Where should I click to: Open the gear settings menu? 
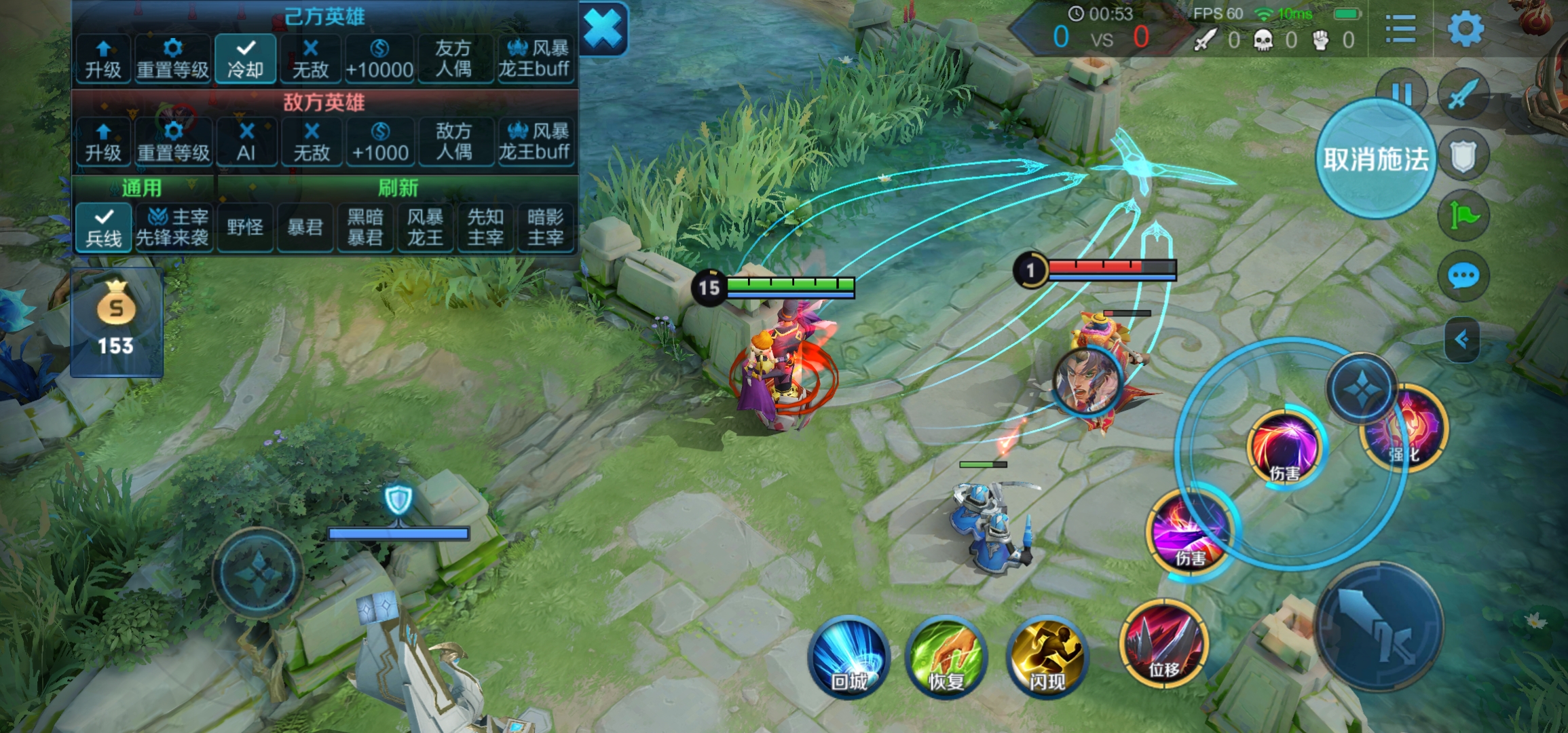(x=1466, y=29)
